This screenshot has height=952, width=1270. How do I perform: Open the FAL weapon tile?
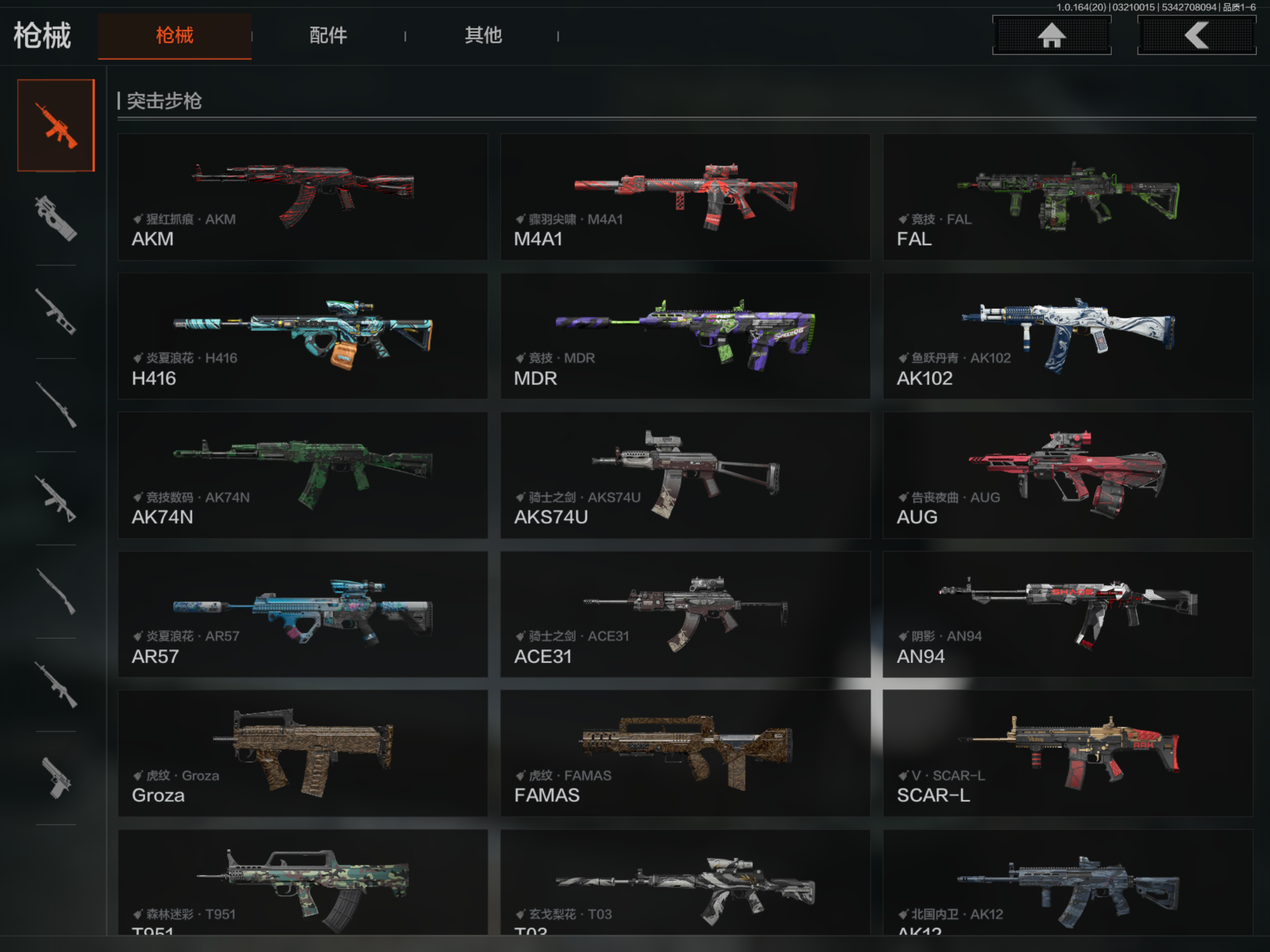1068,197
